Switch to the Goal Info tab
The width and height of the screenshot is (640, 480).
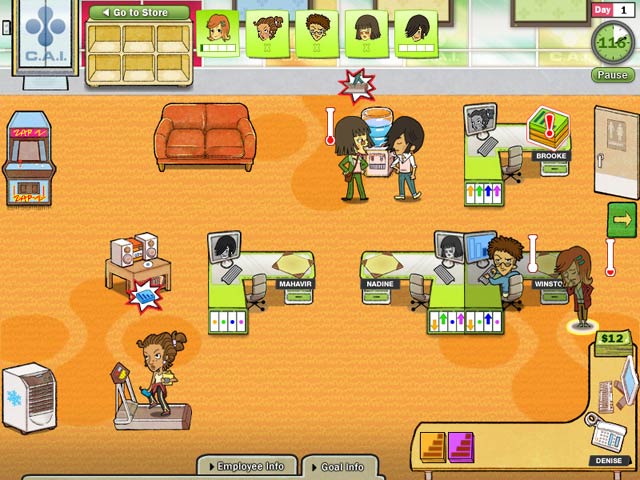(x=339, y=466)
